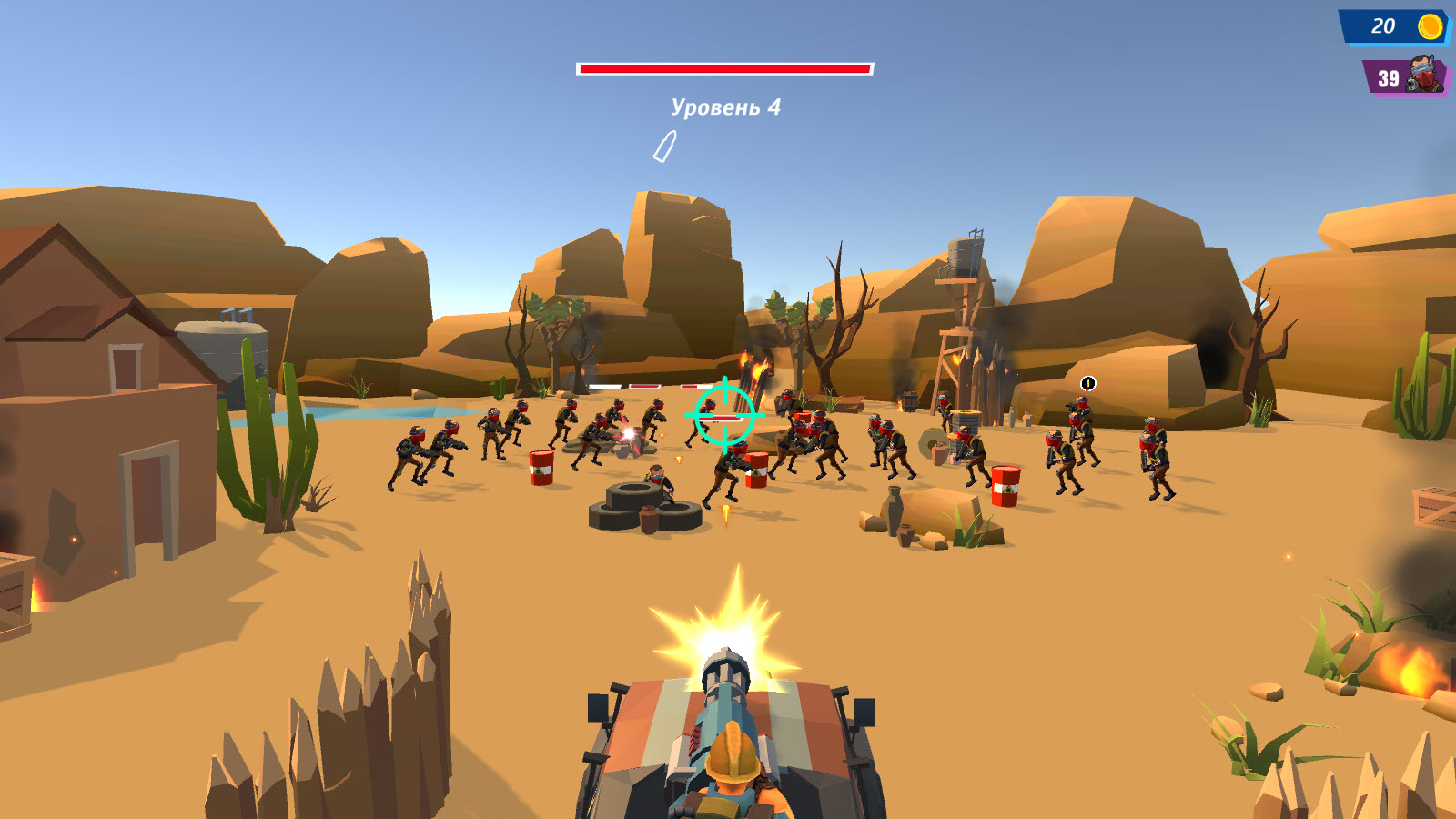Click the teal targeting crosshair in screen center
Screen dimensions: 1456x819
[723, 414]
